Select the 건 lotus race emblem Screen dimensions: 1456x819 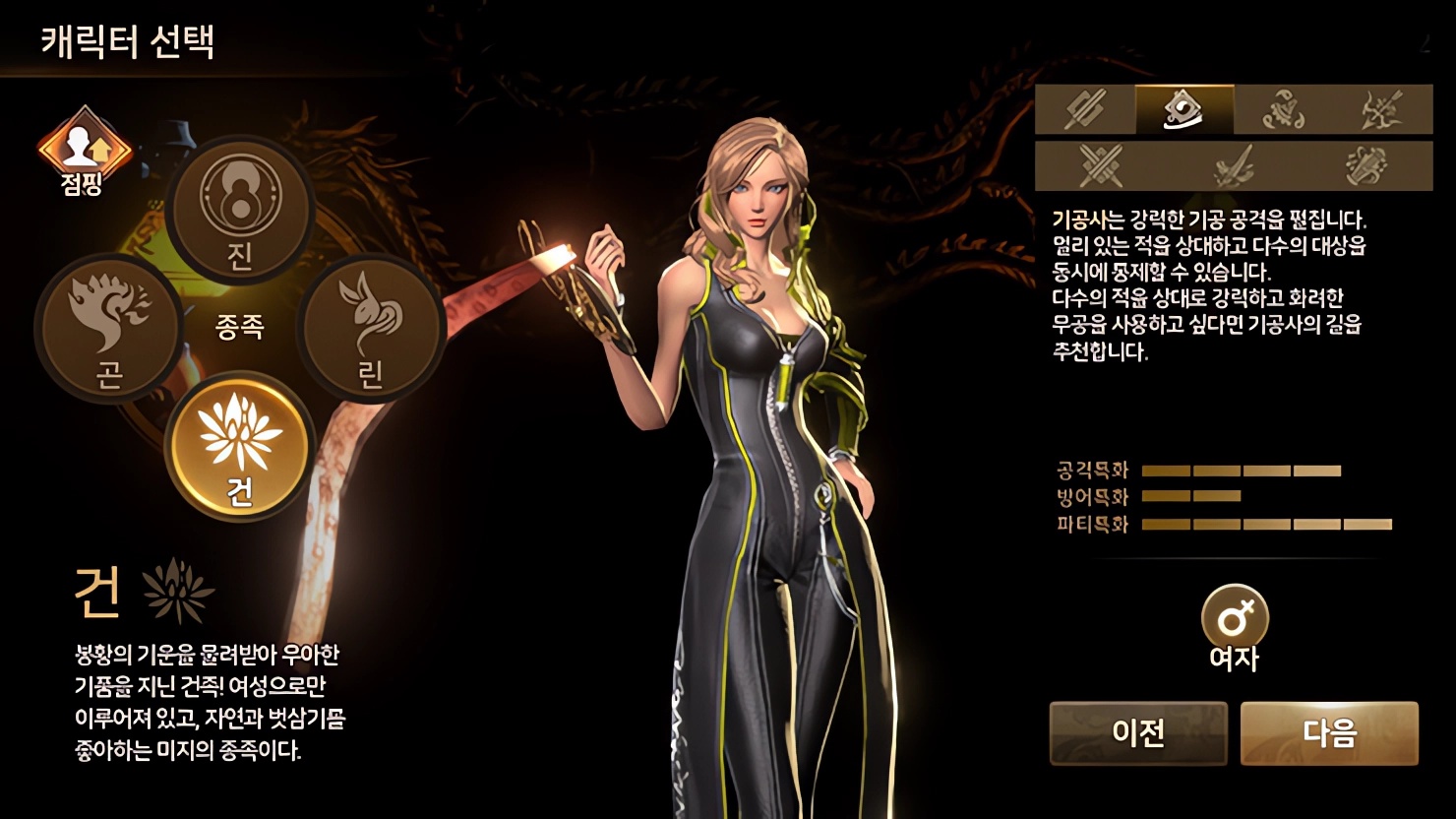point(240,446)
